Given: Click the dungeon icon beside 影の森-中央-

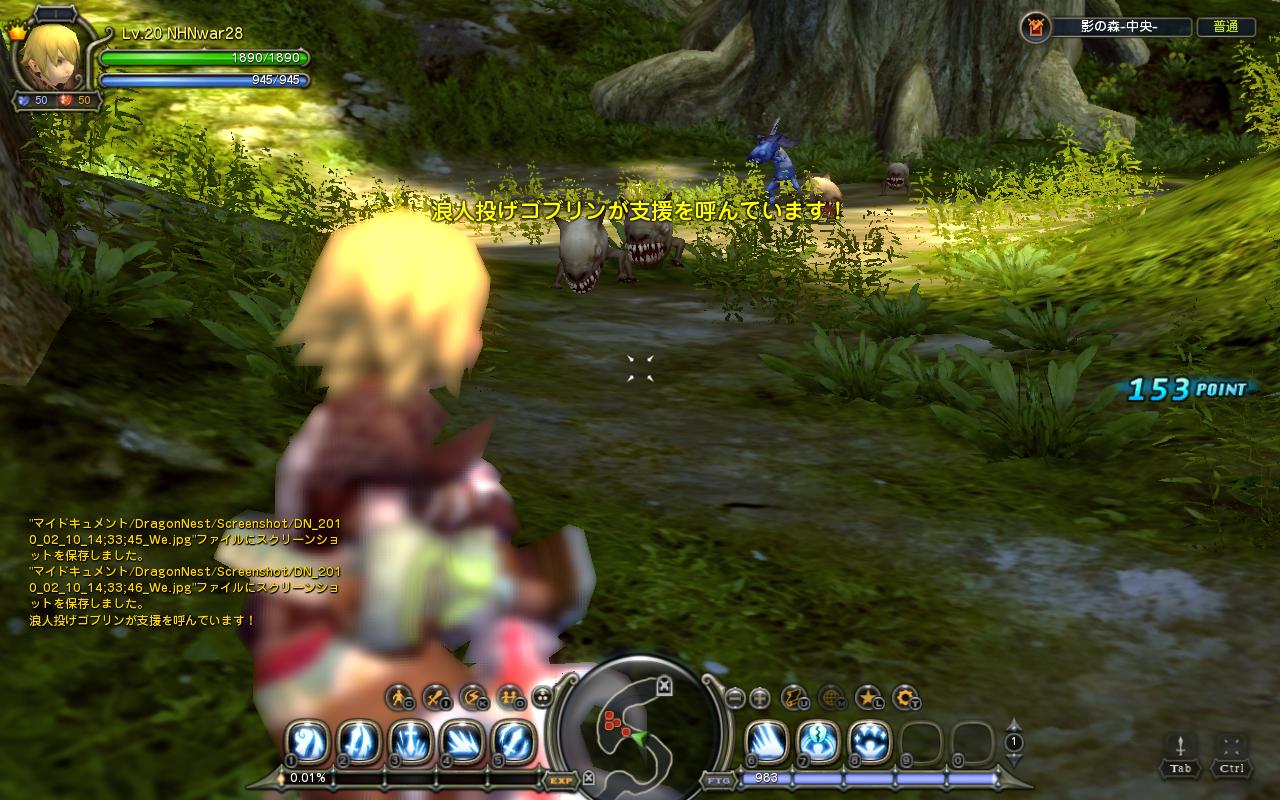Looking at the screenshot, I should pos(1035,27).
